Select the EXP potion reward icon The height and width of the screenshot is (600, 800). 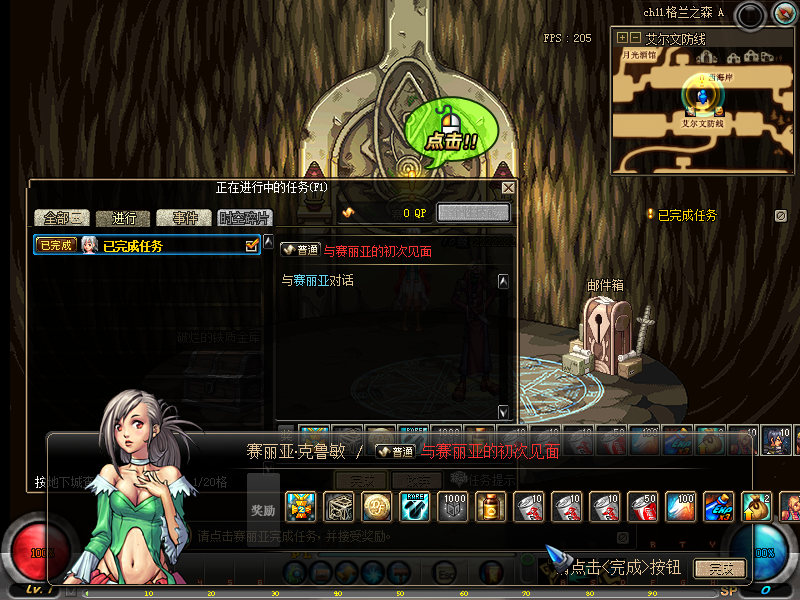[x=717, y=507]
